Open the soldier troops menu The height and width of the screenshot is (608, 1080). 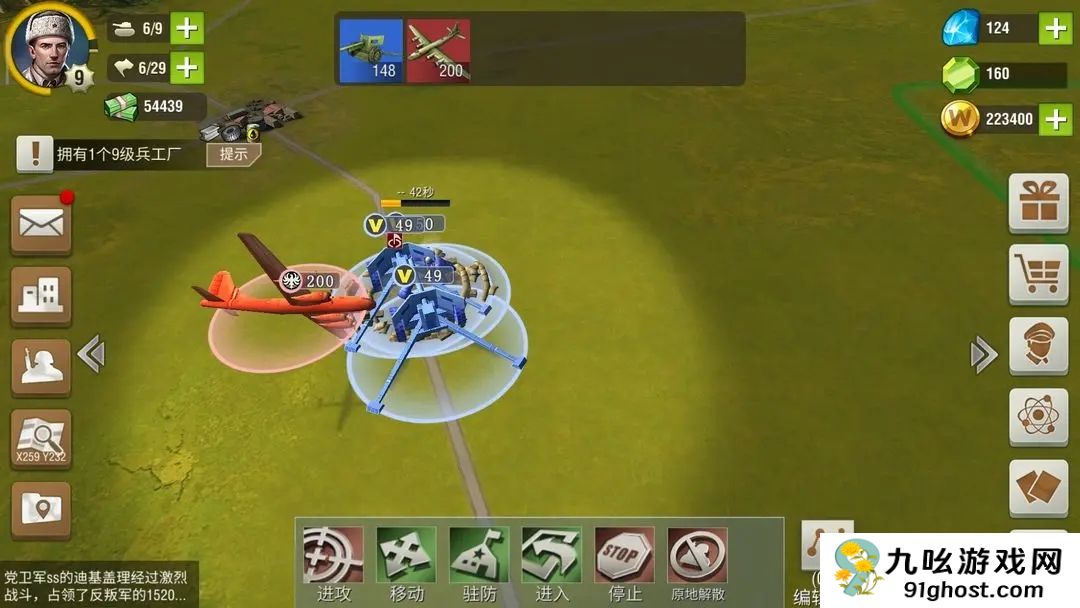click(41, 367)
